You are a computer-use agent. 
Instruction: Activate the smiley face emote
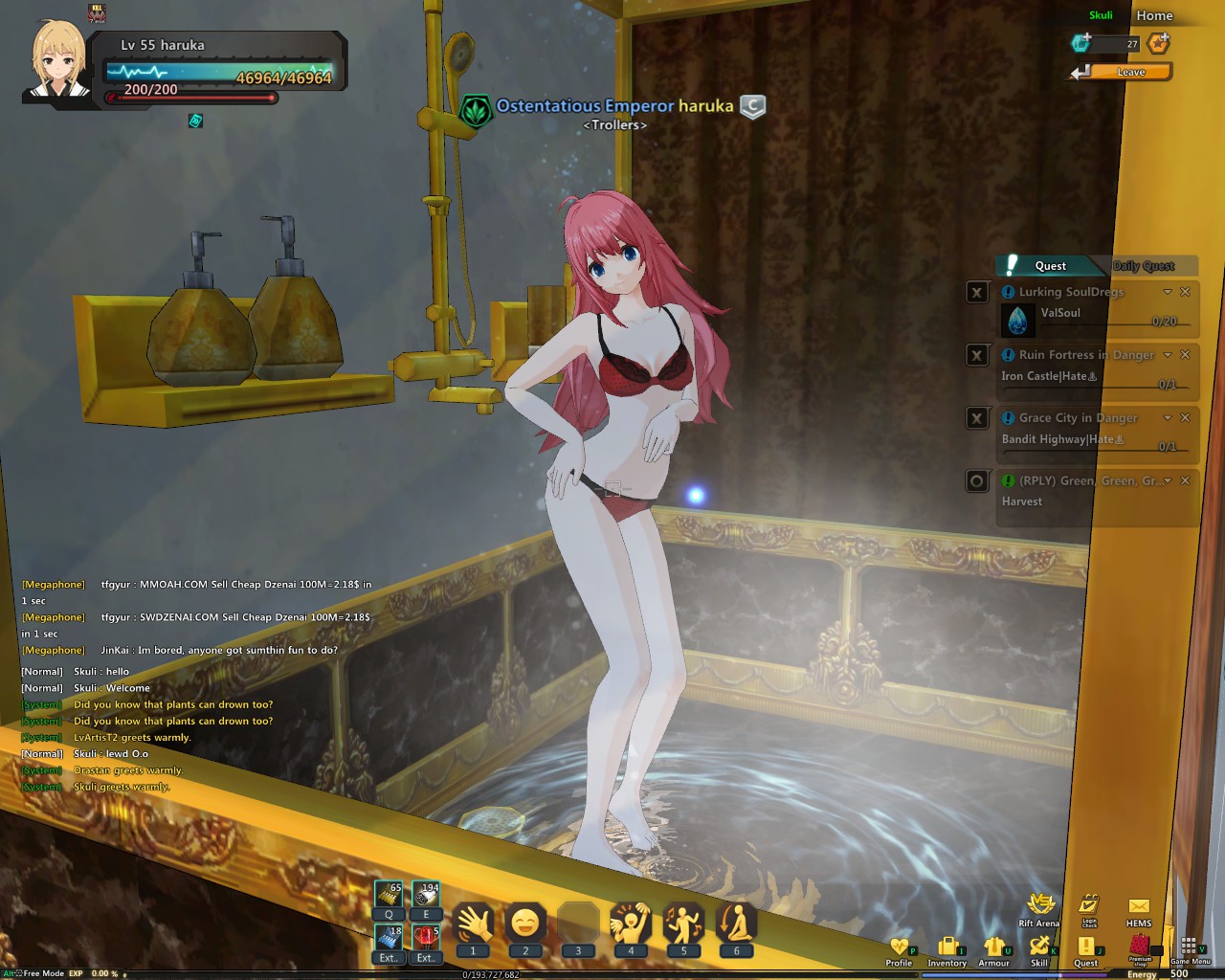coord(525,924)
